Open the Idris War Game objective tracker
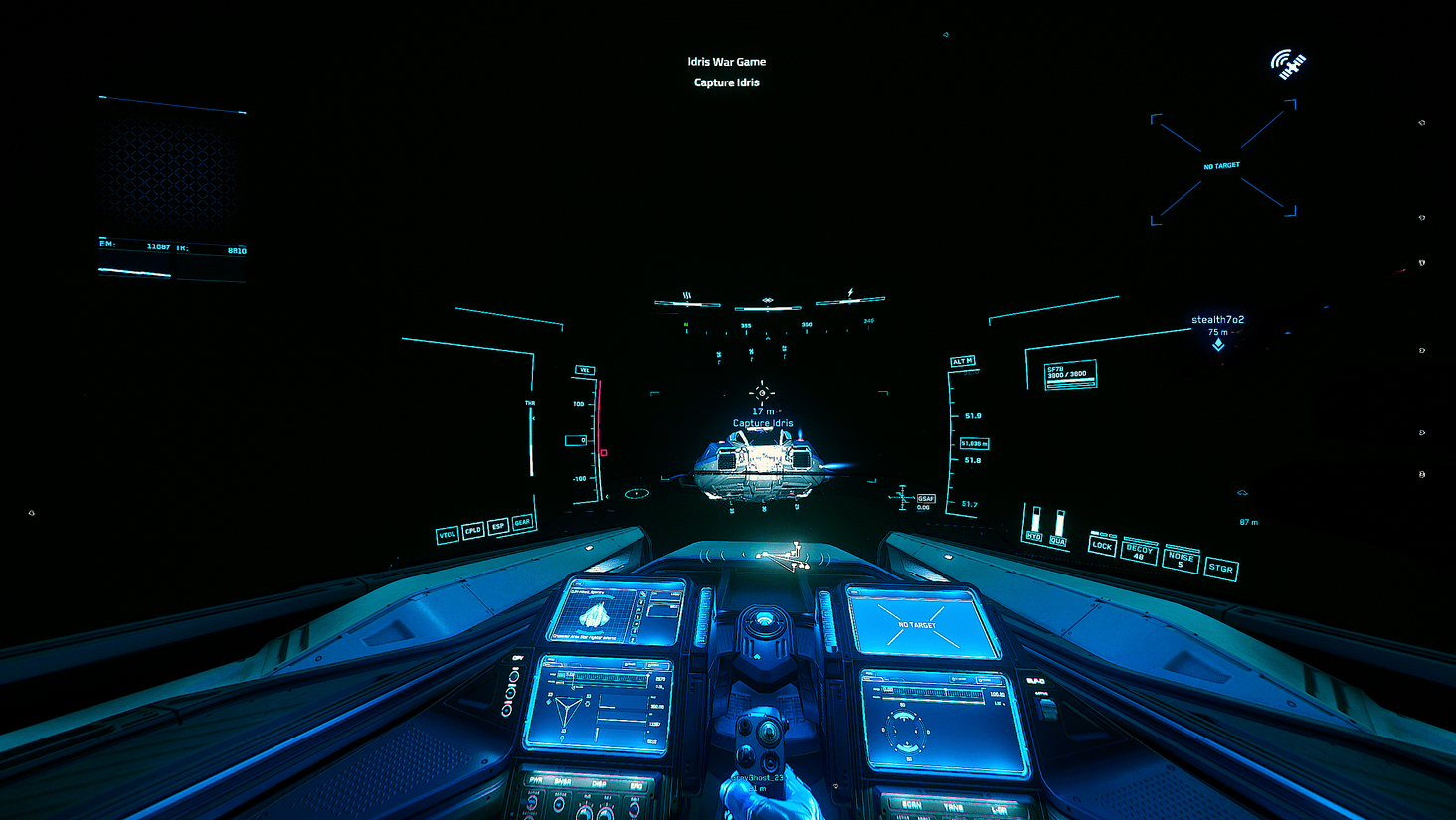This screenshot has width=1456, height=820. 727,62
